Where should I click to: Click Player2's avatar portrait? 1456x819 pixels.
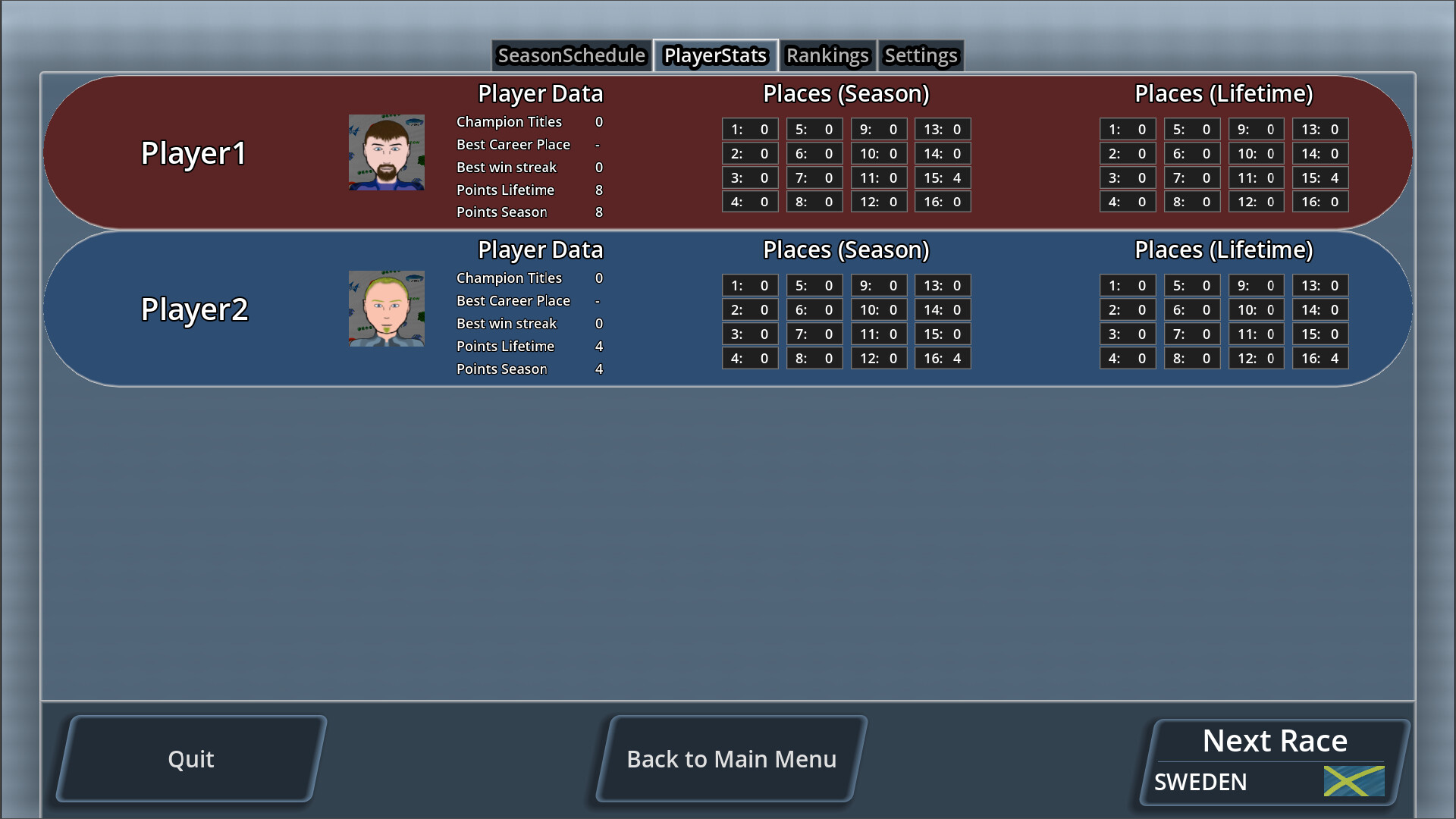(x=386, y=309)
